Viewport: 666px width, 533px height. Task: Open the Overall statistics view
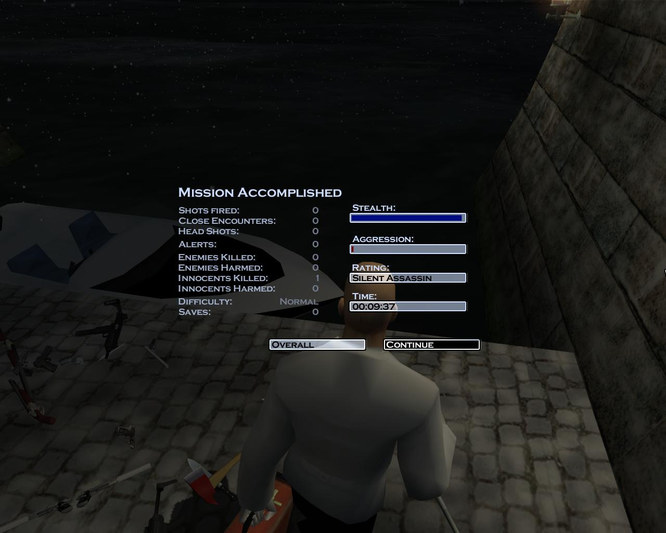pyautogui.click(x=317, y=345)
